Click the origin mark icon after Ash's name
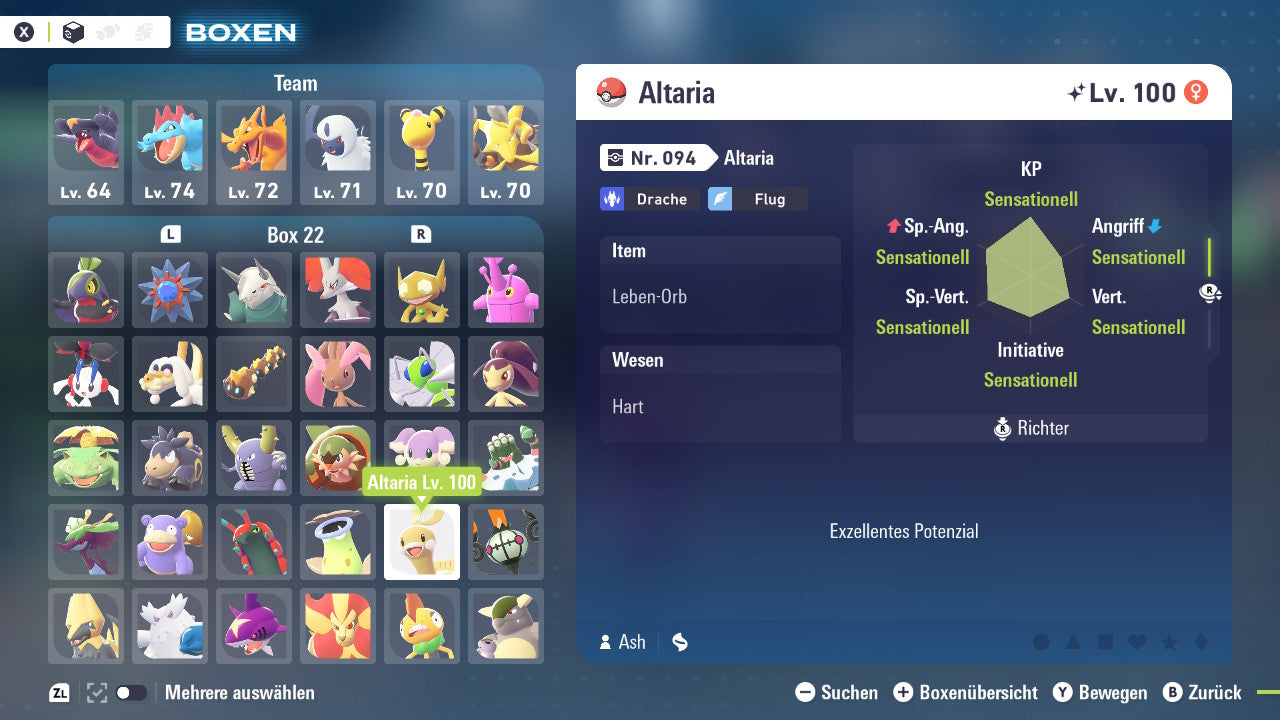 pos(679,643)
